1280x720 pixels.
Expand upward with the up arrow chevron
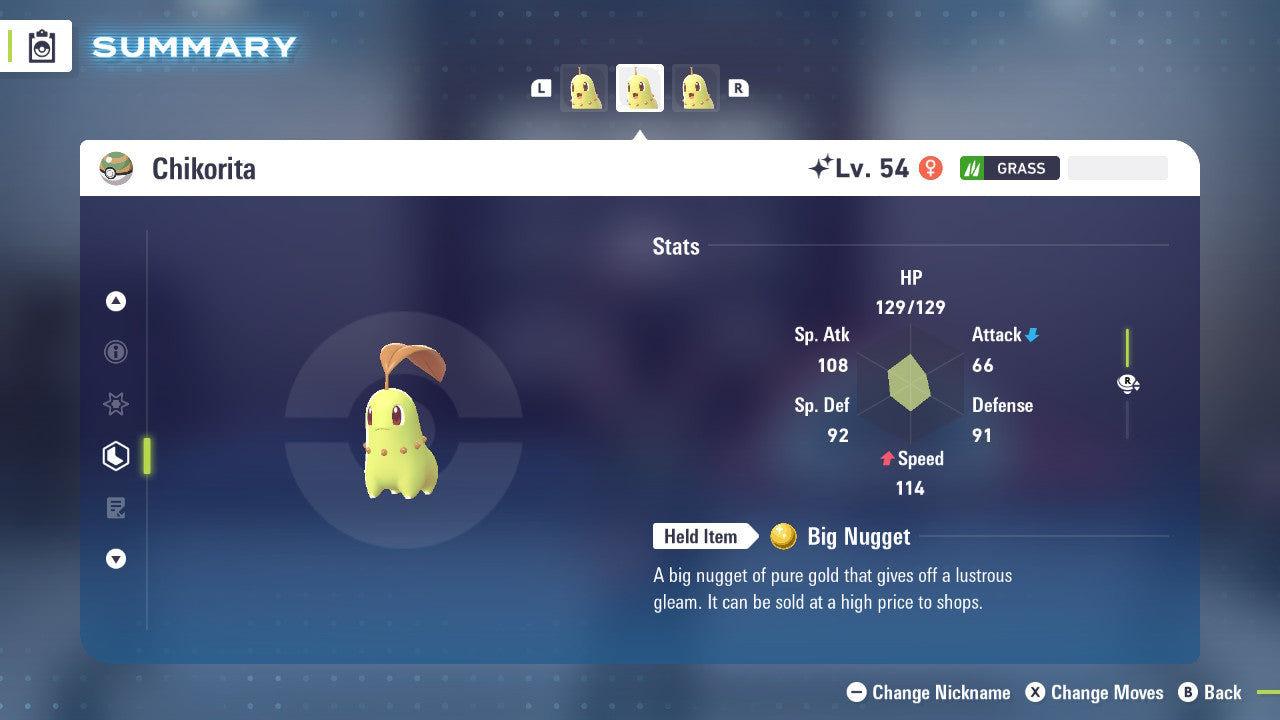(x=115, y=301)
